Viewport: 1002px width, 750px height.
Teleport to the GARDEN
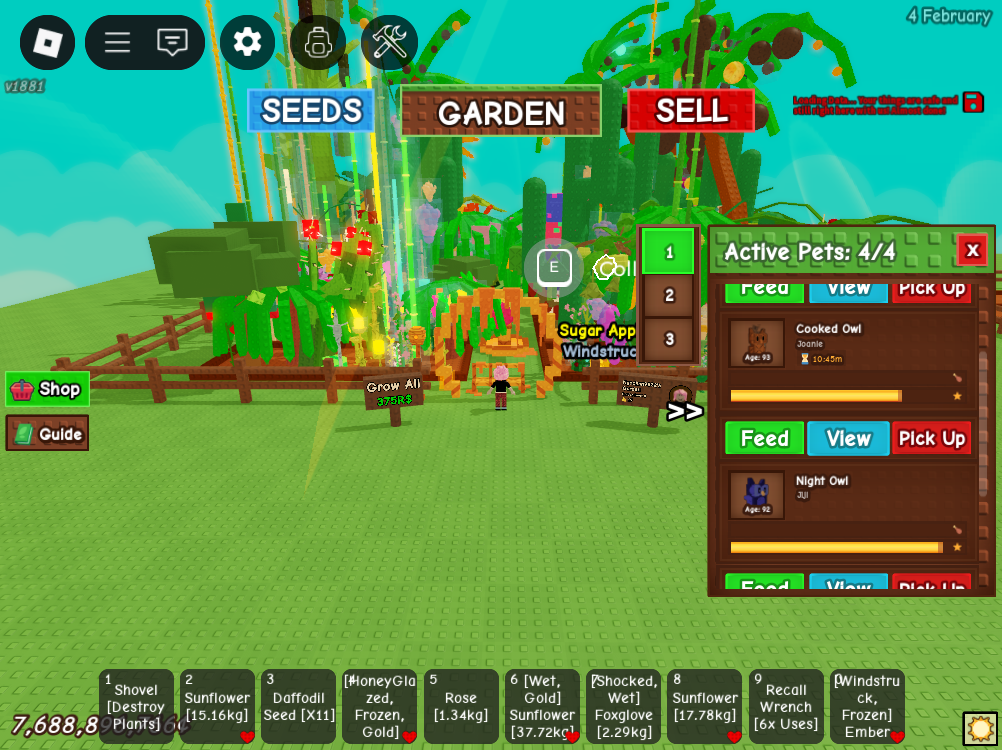501,112
